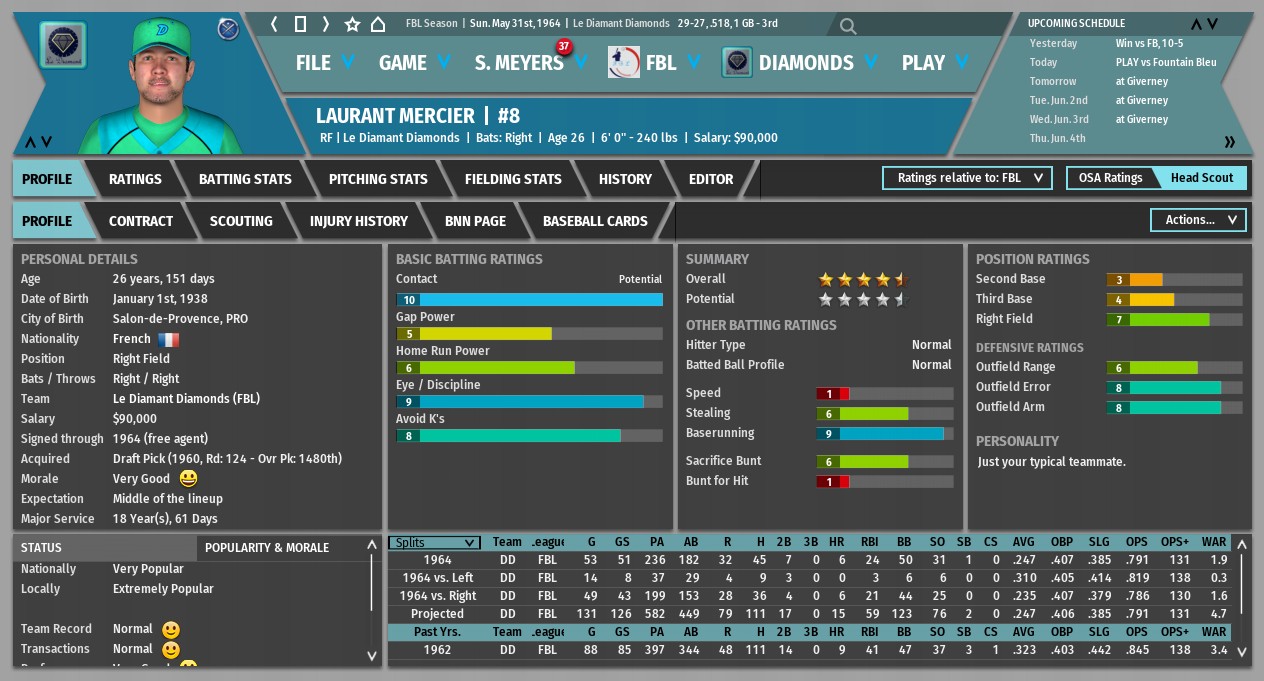Switch to the RATINGS tab
Screen dimensions: 1264x681
coord(135,179)
